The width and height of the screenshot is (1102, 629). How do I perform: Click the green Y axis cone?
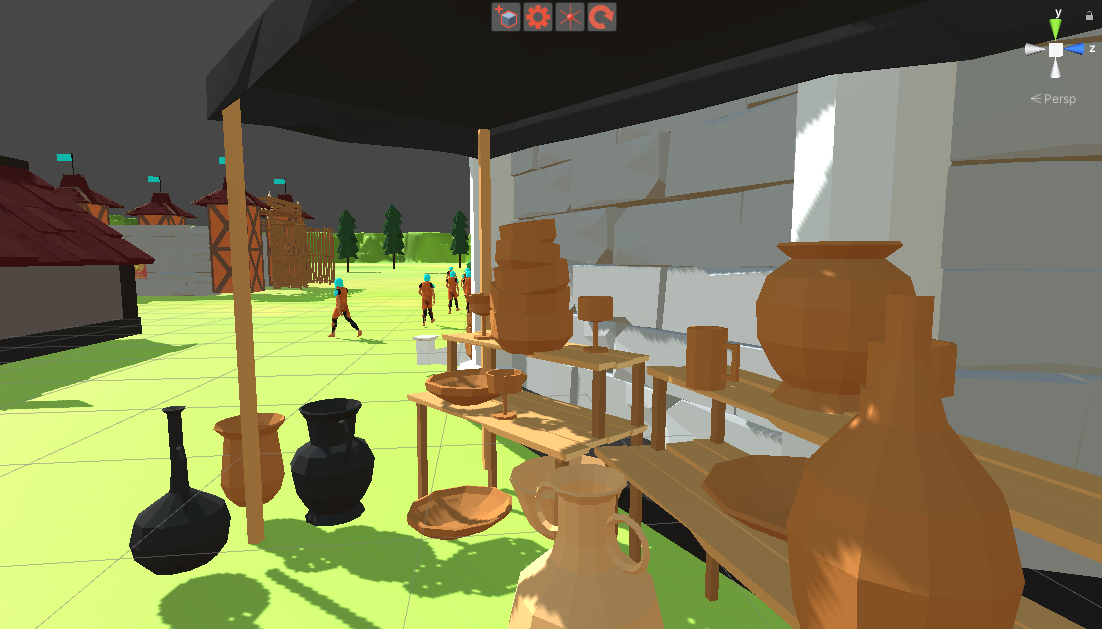point(1056,29)
